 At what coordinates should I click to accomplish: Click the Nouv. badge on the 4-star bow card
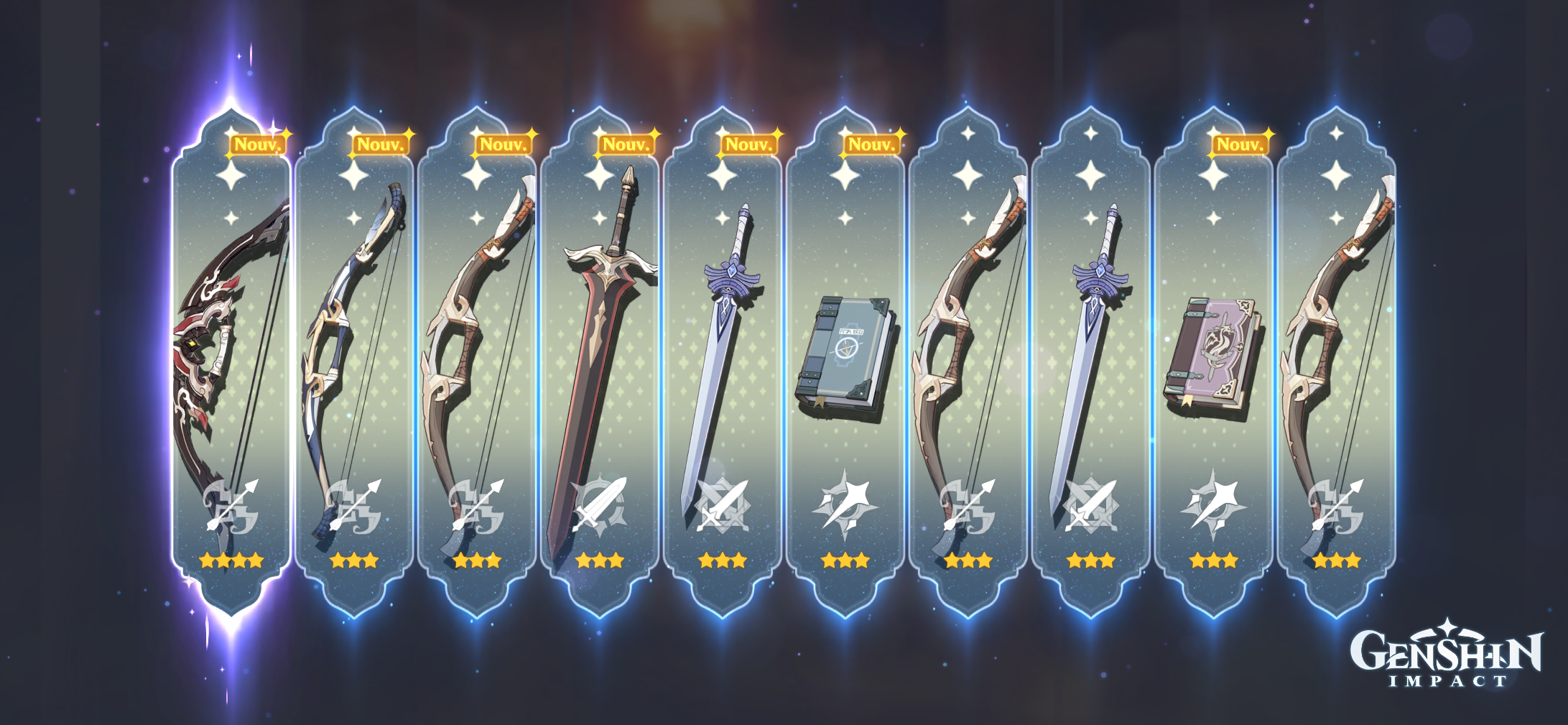click(x=259, y=144)
